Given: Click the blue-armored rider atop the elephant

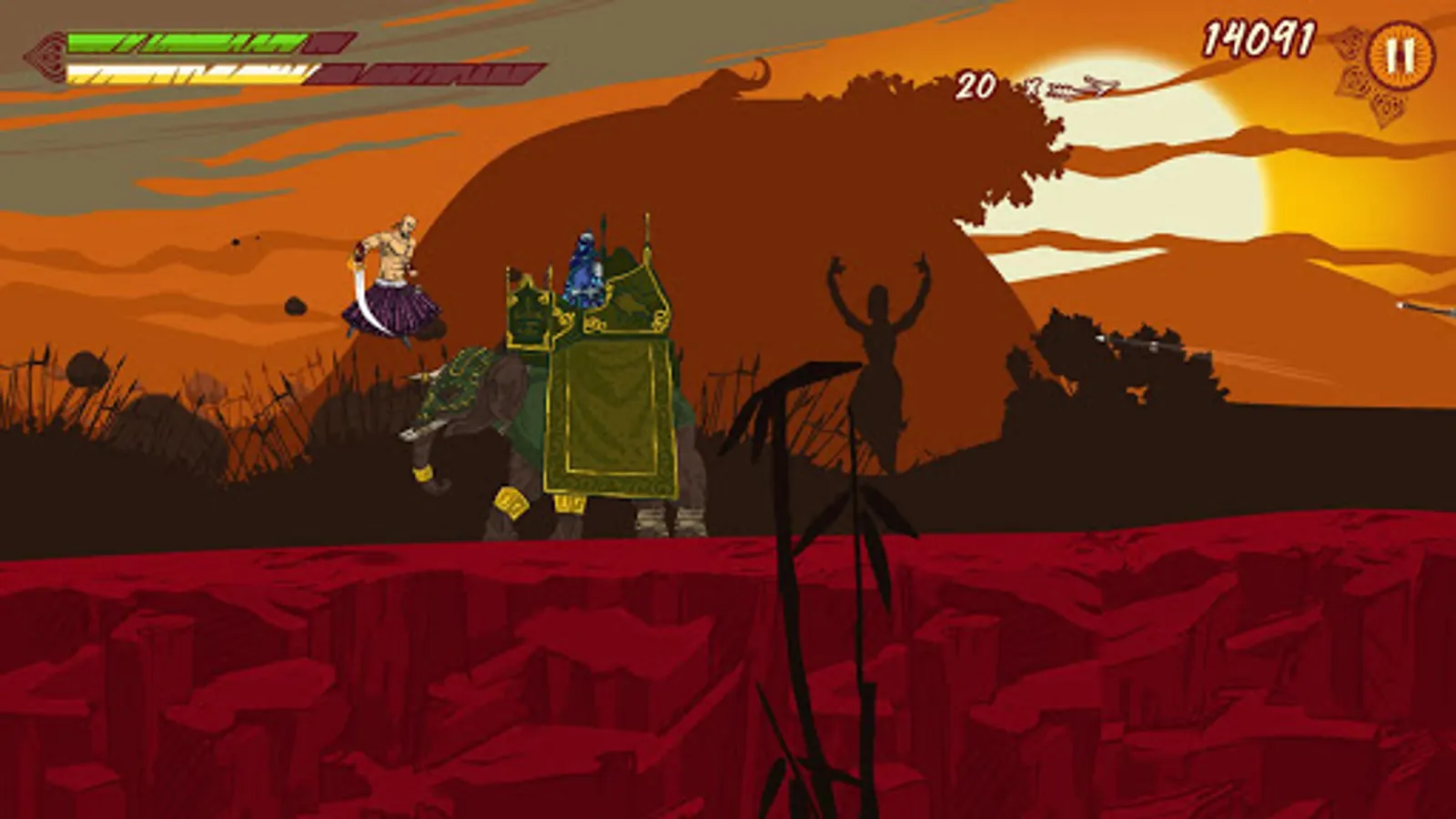Looking at the screenshot, I should pyautogui.click(x=582, y=264).
